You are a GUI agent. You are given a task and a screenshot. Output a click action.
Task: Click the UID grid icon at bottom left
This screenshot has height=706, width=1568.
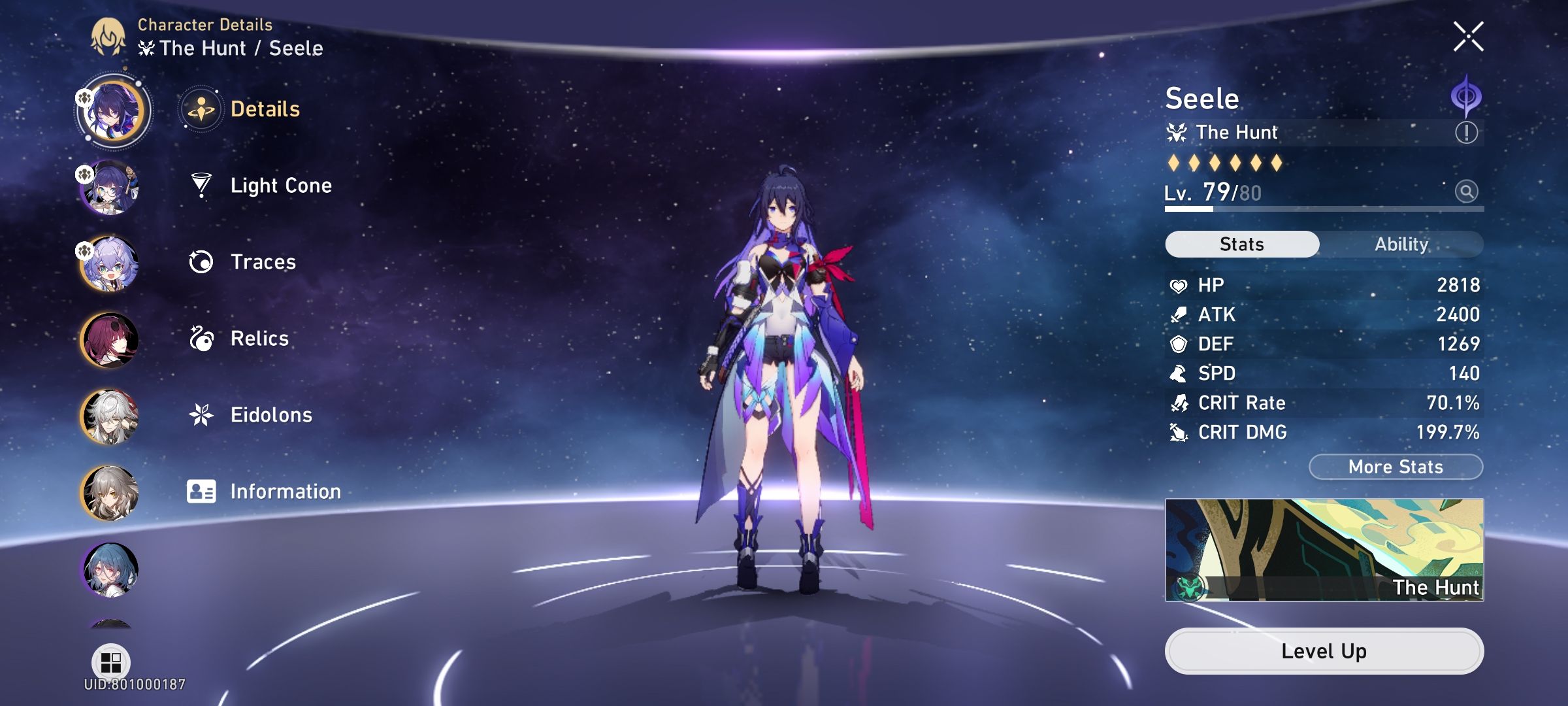click(x=111, y=661)
